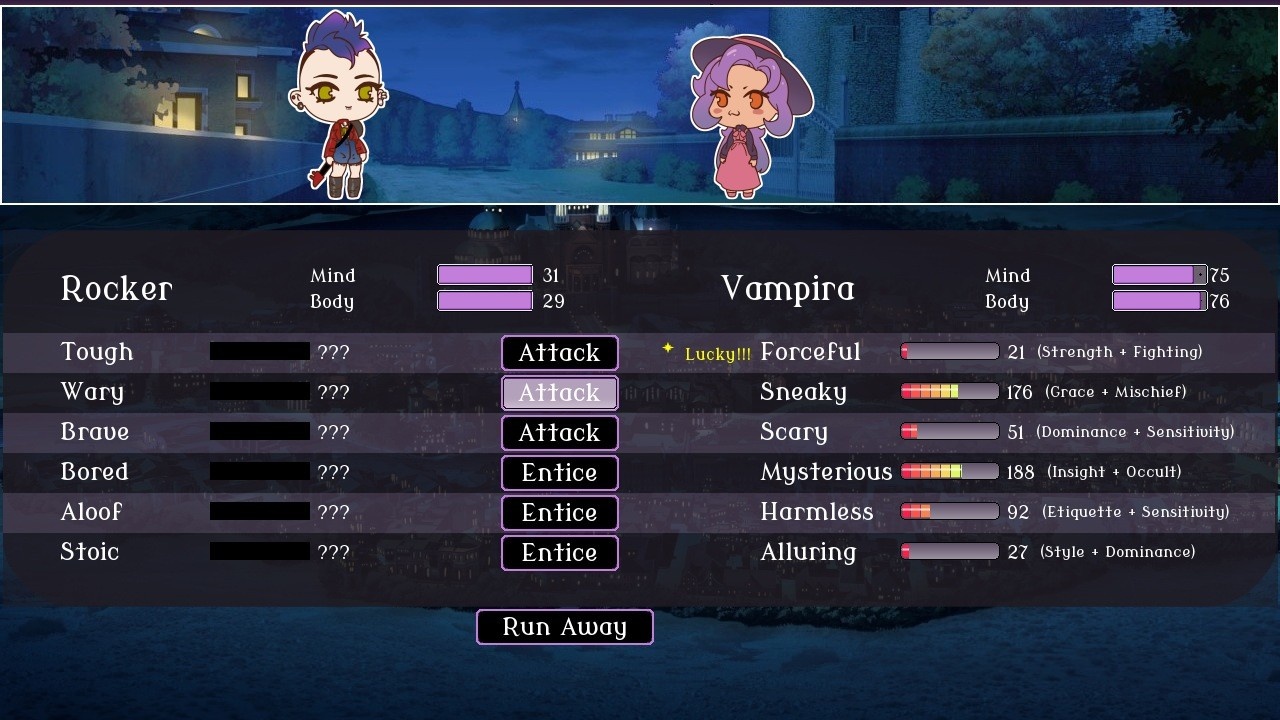This screenshot has width=1280, height=720.
Task: Entice using the Stoic stat
Action: (559, 552)
